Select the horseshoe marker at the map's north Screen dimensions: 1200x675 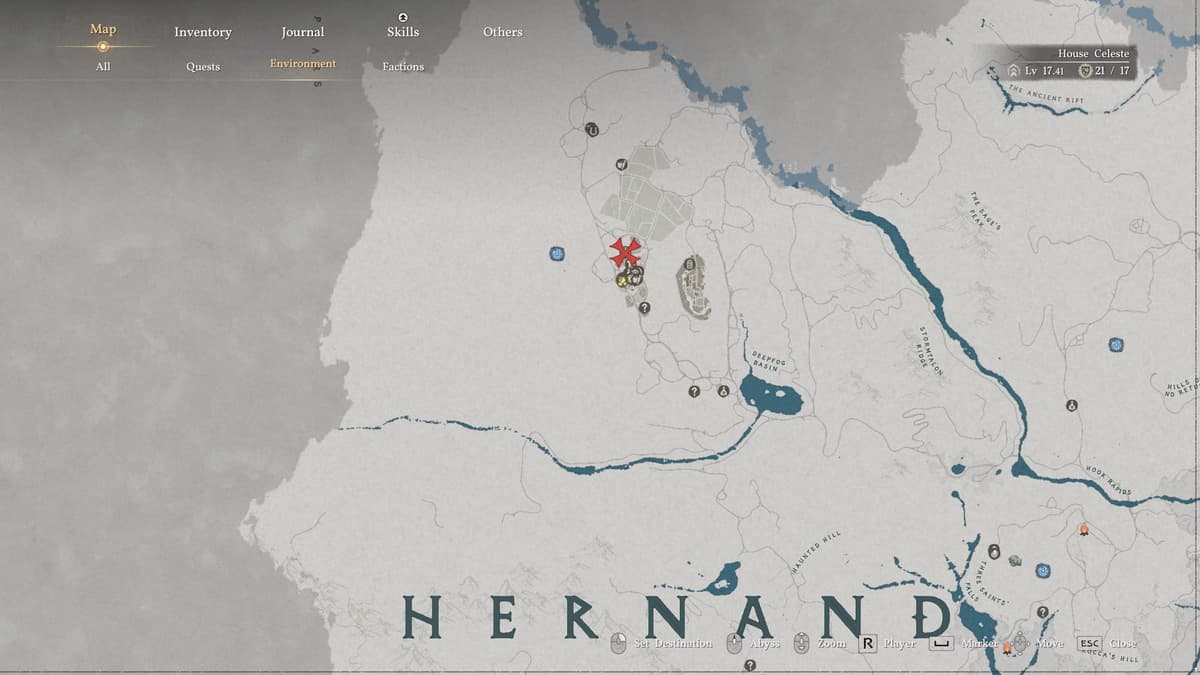(592, 129)
